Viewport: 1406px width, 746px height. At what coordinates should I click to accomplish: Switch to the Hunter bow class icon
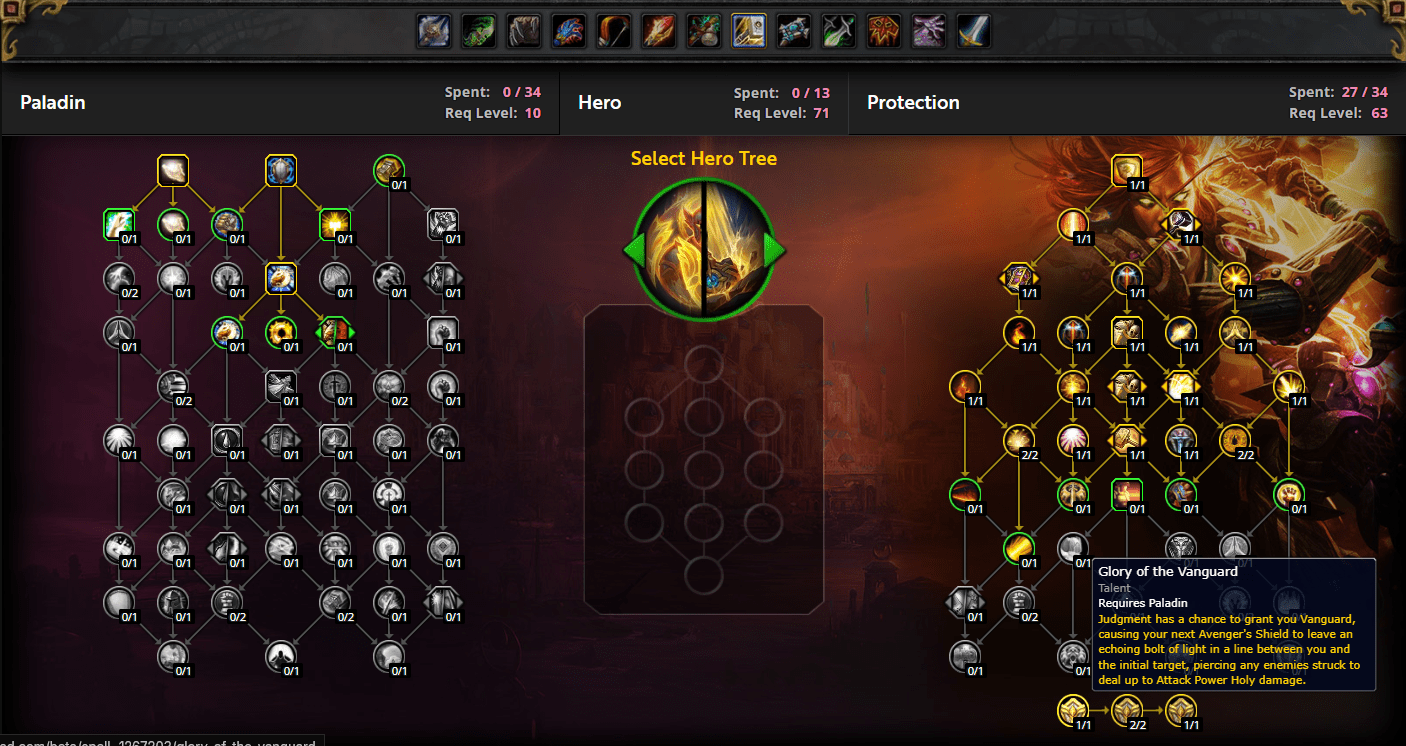pos(613,31)
